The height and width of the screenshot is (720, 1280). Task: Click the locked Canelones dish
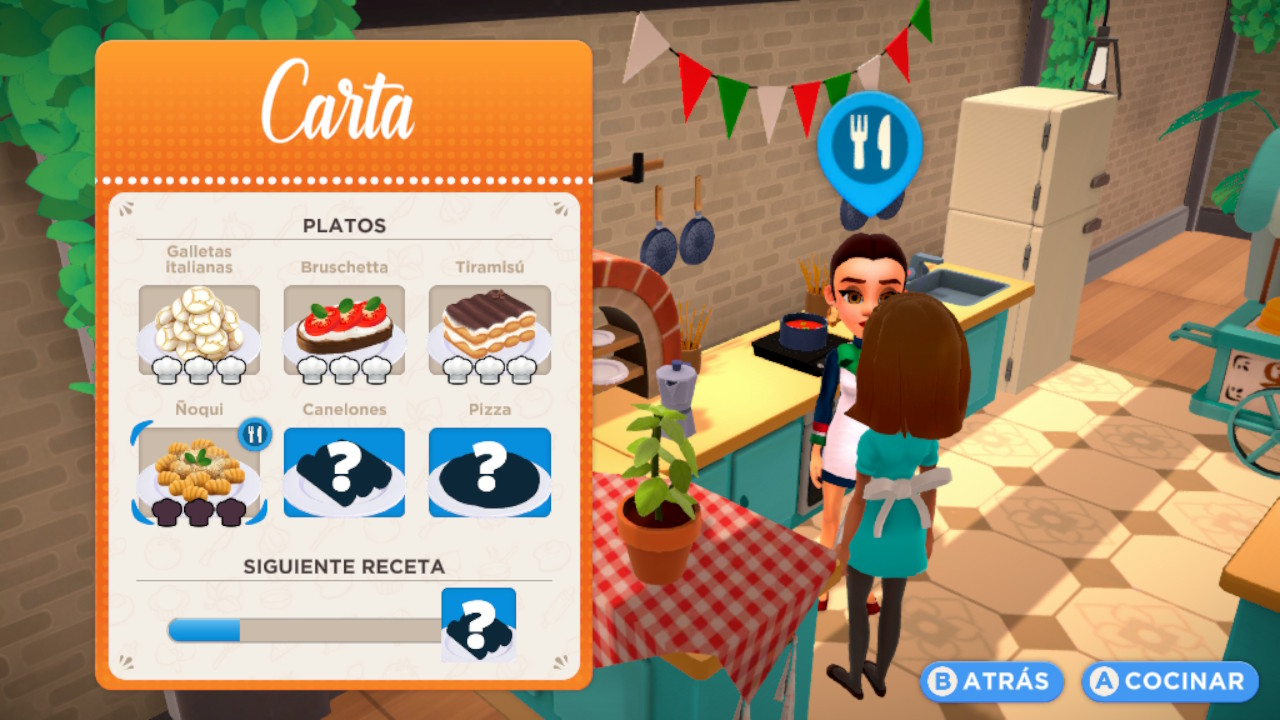click(x=344, y=472)
